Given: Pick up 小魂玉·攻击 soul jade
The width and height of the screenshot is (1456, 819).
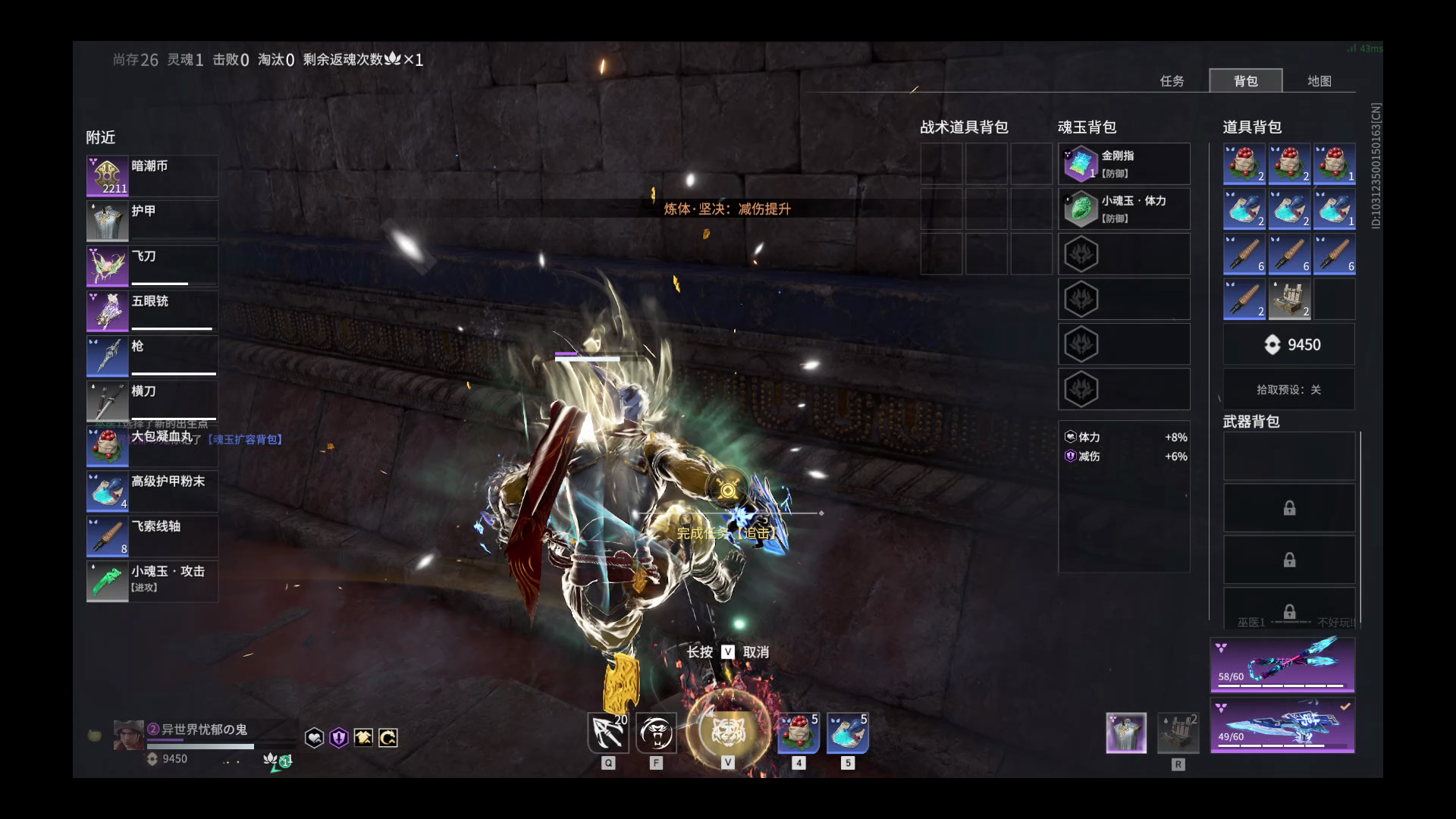Looking at the screenshot, I should (152, 582).
